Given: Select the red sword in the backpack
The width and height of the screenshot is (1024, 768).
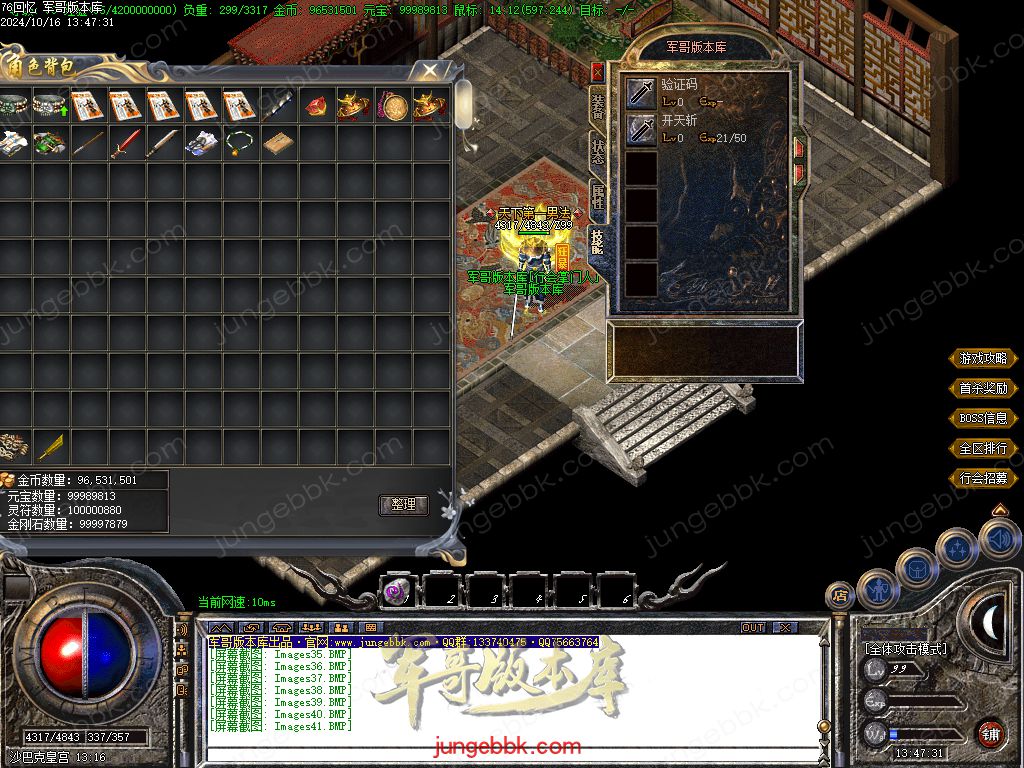Looking at the screenshot, I should click(125, 143).
